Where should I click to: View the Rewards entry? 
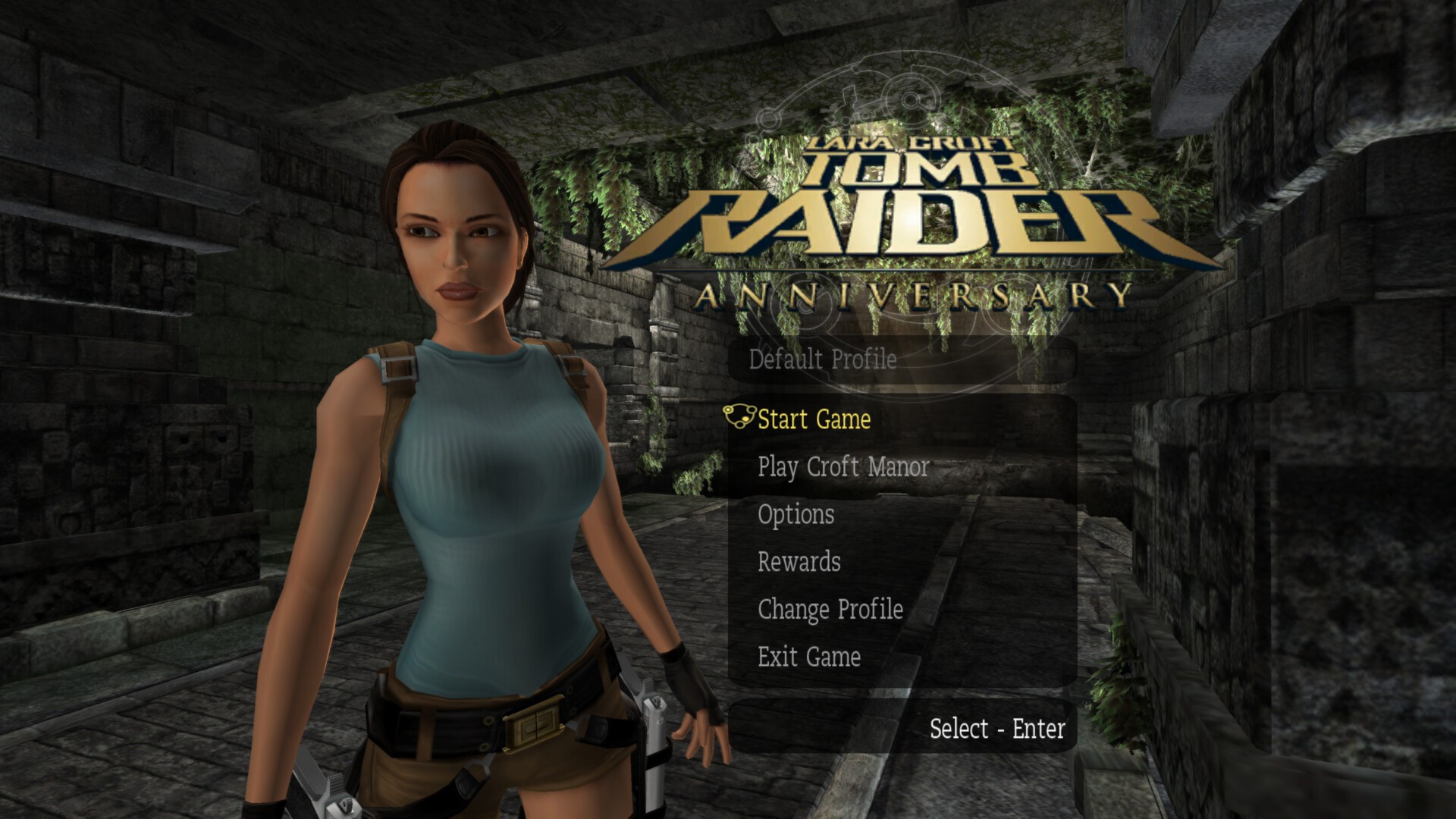(799, 562)
